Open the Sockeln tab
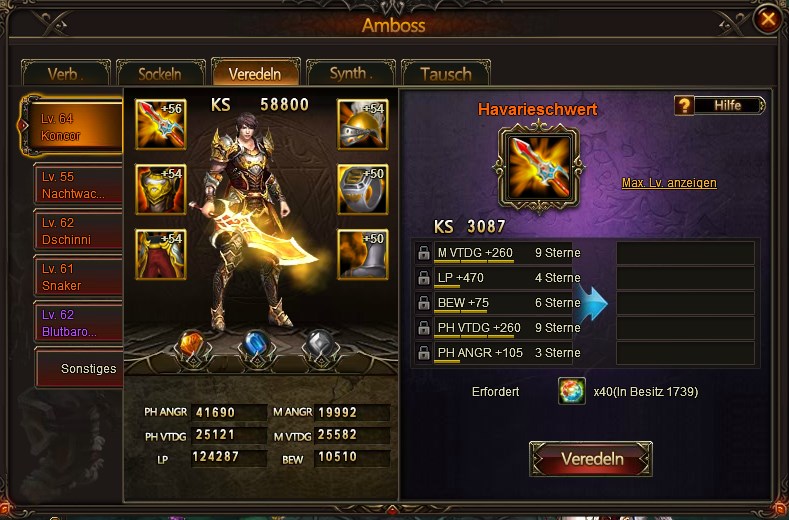This screenshot has width=789, height=520. (x=160, y=74)
